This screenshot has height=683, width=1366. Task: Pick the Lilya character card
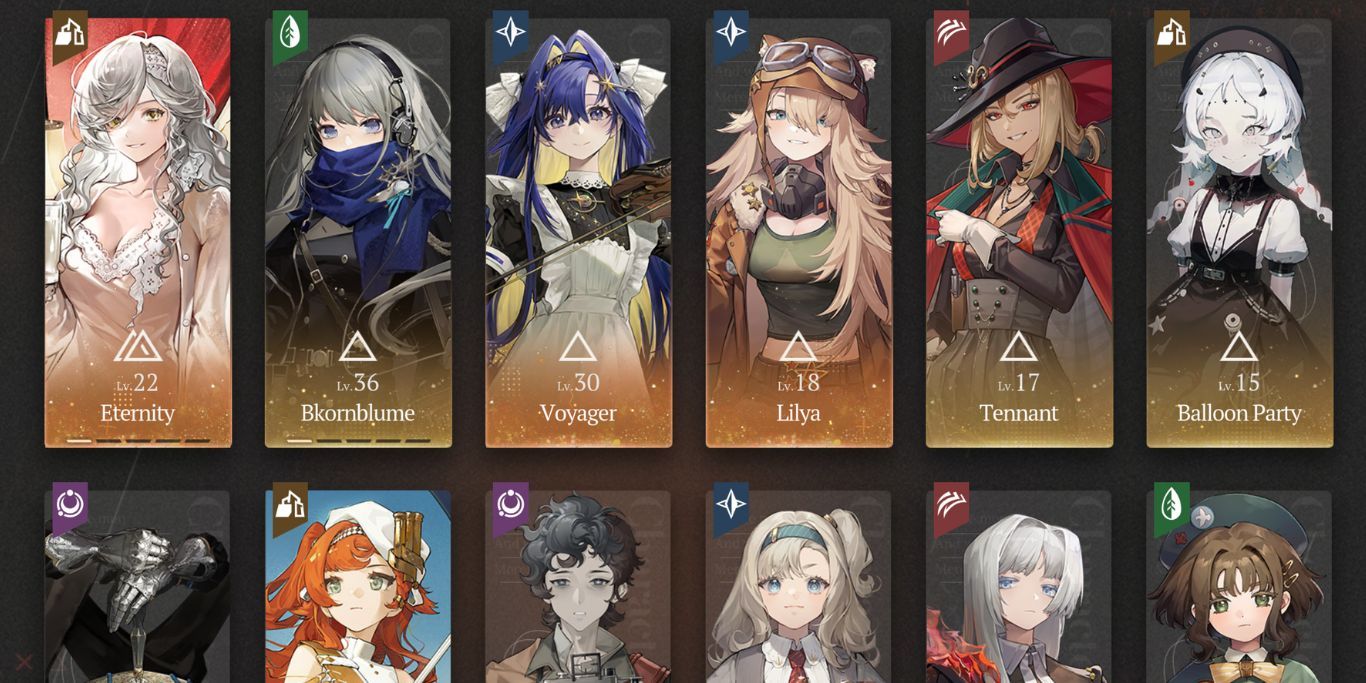[x=799, y=232]
